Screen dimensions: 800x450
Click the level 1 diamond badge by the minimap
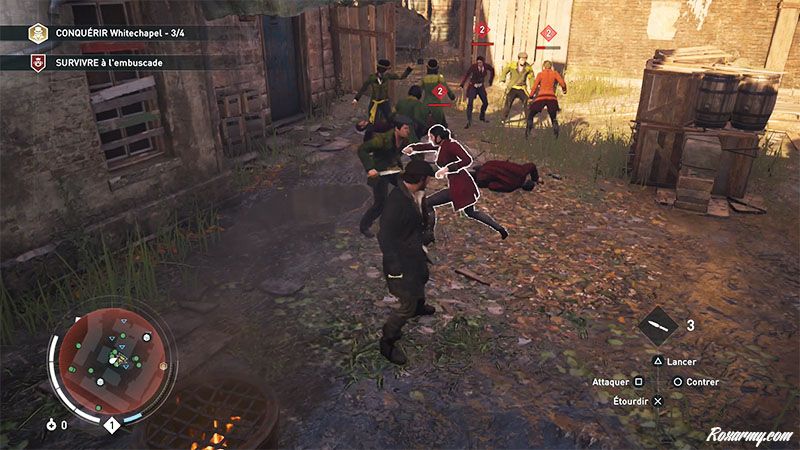click(x=112, y=426)
